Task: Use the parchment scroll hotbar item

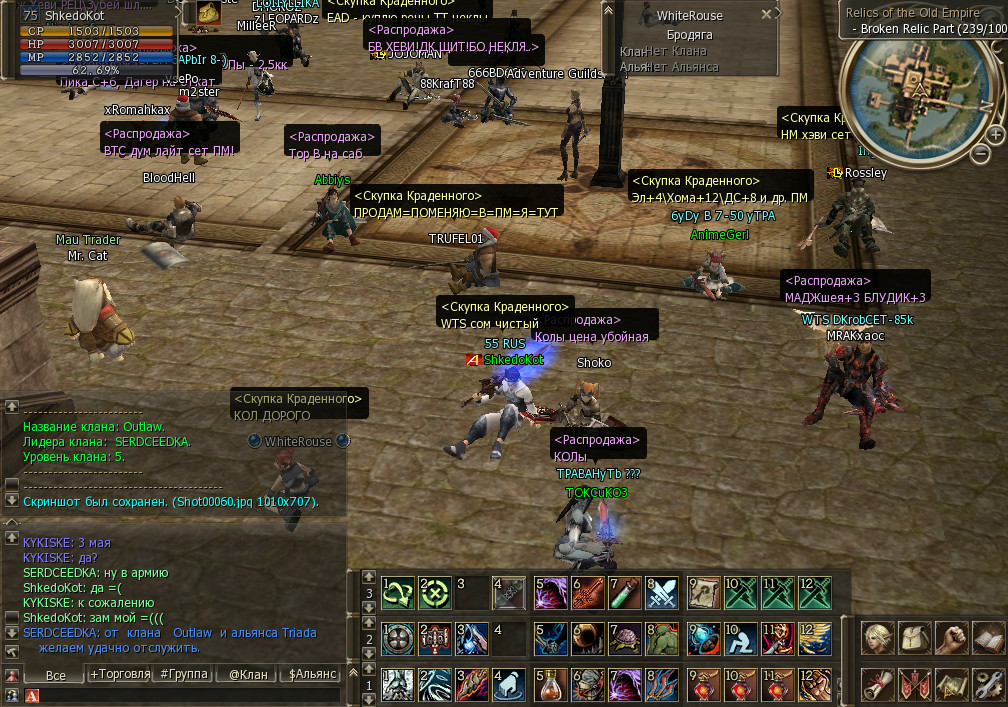Action: (703, 593)
